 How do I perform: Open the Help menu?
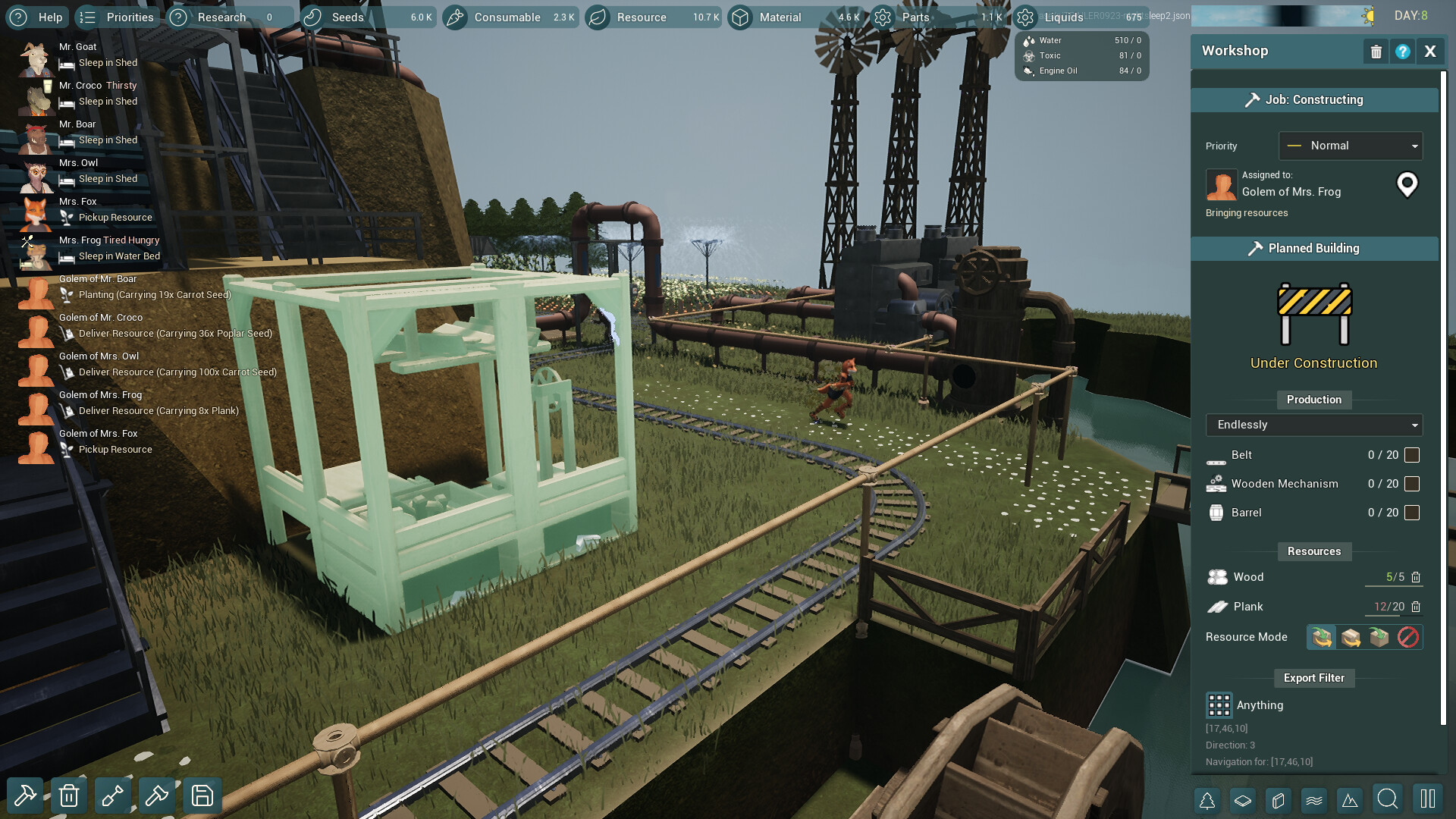point(37,17)
